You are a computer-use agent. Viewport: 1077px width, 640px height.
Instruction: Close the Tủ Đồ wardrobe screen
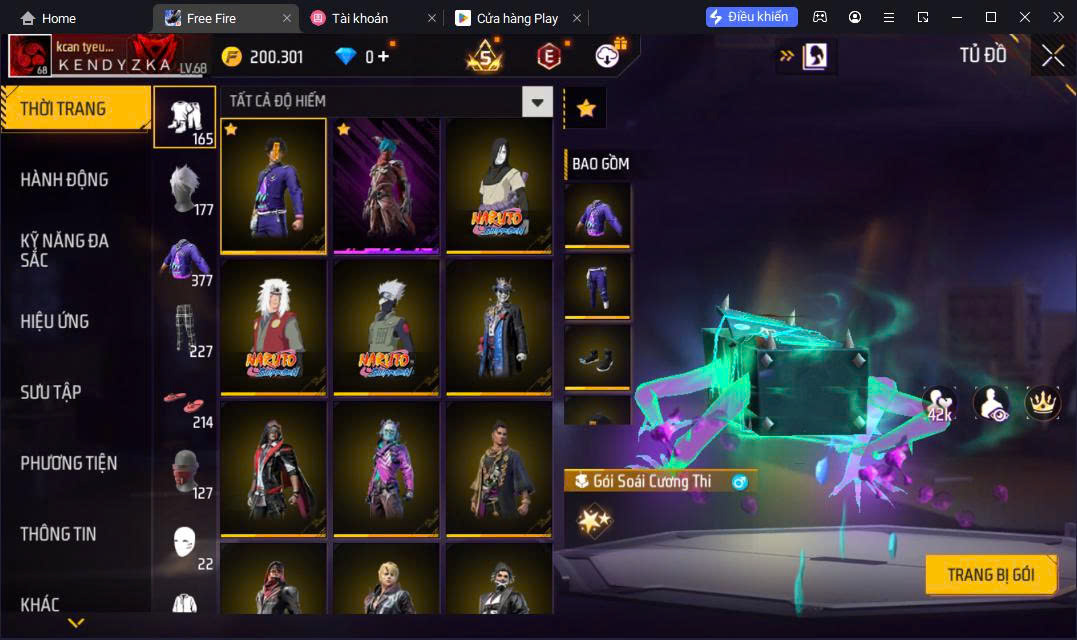pos(1053,56)
